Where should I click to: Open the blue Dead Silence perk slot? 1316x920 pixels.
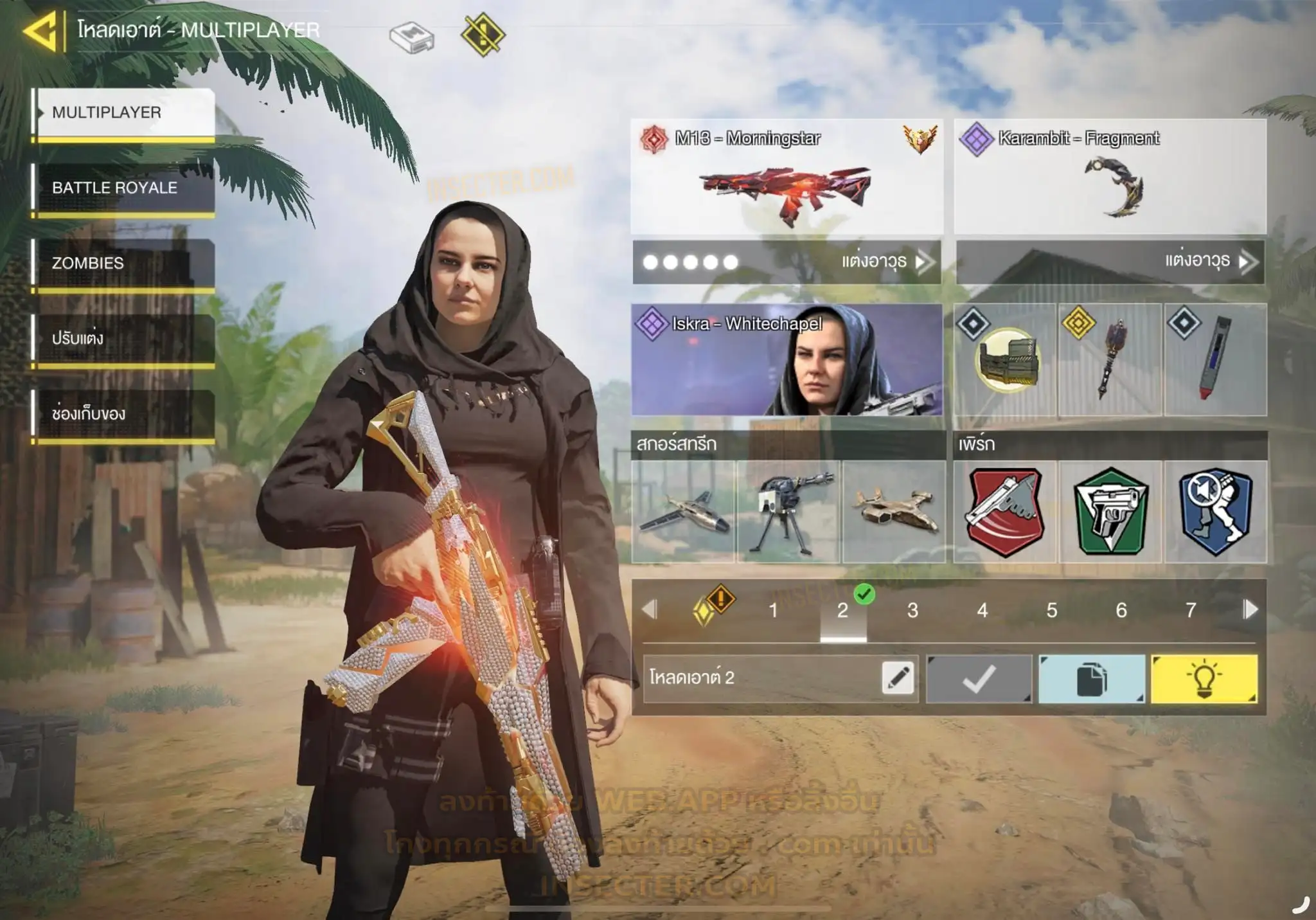click(1215, 512)
